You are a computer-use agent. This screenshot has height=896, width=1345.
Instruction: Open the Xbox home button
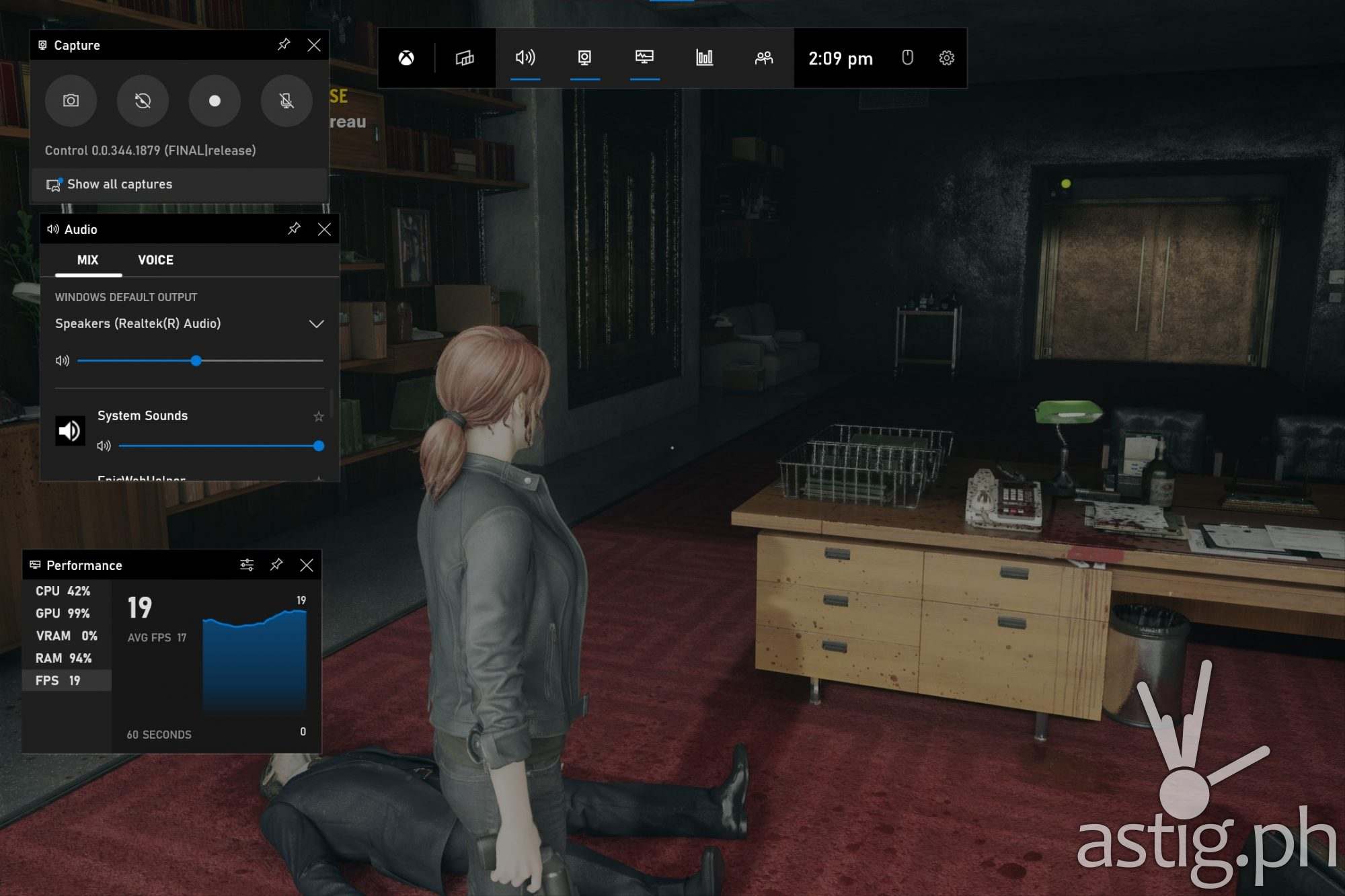(406, 58)
